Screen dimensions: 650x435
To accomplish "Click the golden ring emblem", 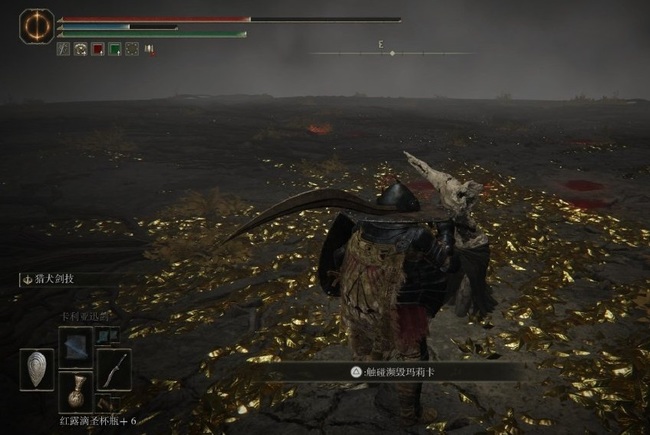I will pyautogui.click(x=36, y=25).
